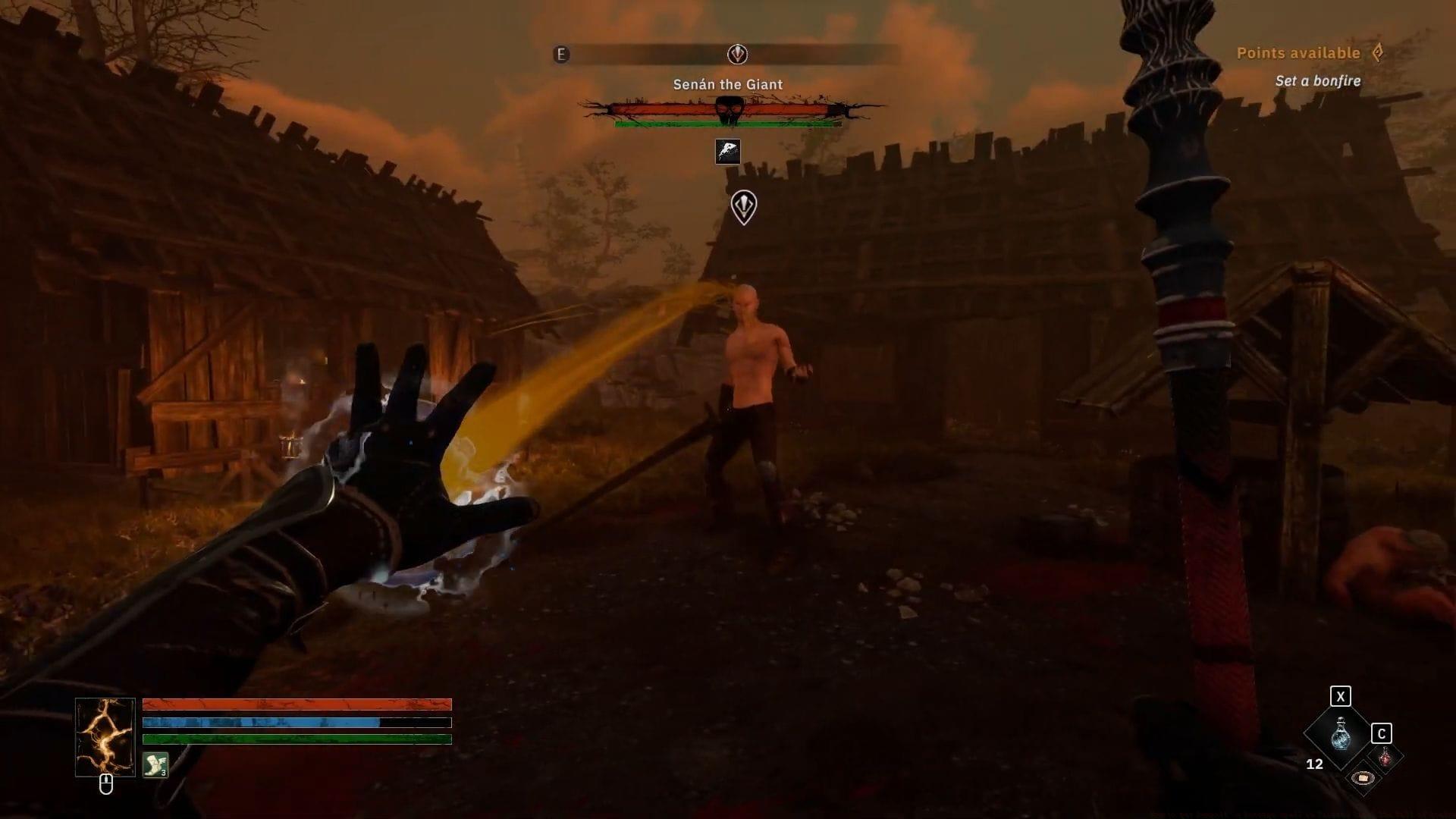Image resolution: width=1456 pixels, height=819 pixels.
Task: Select the floating quest waypoint marker
Action: (743, 206)
